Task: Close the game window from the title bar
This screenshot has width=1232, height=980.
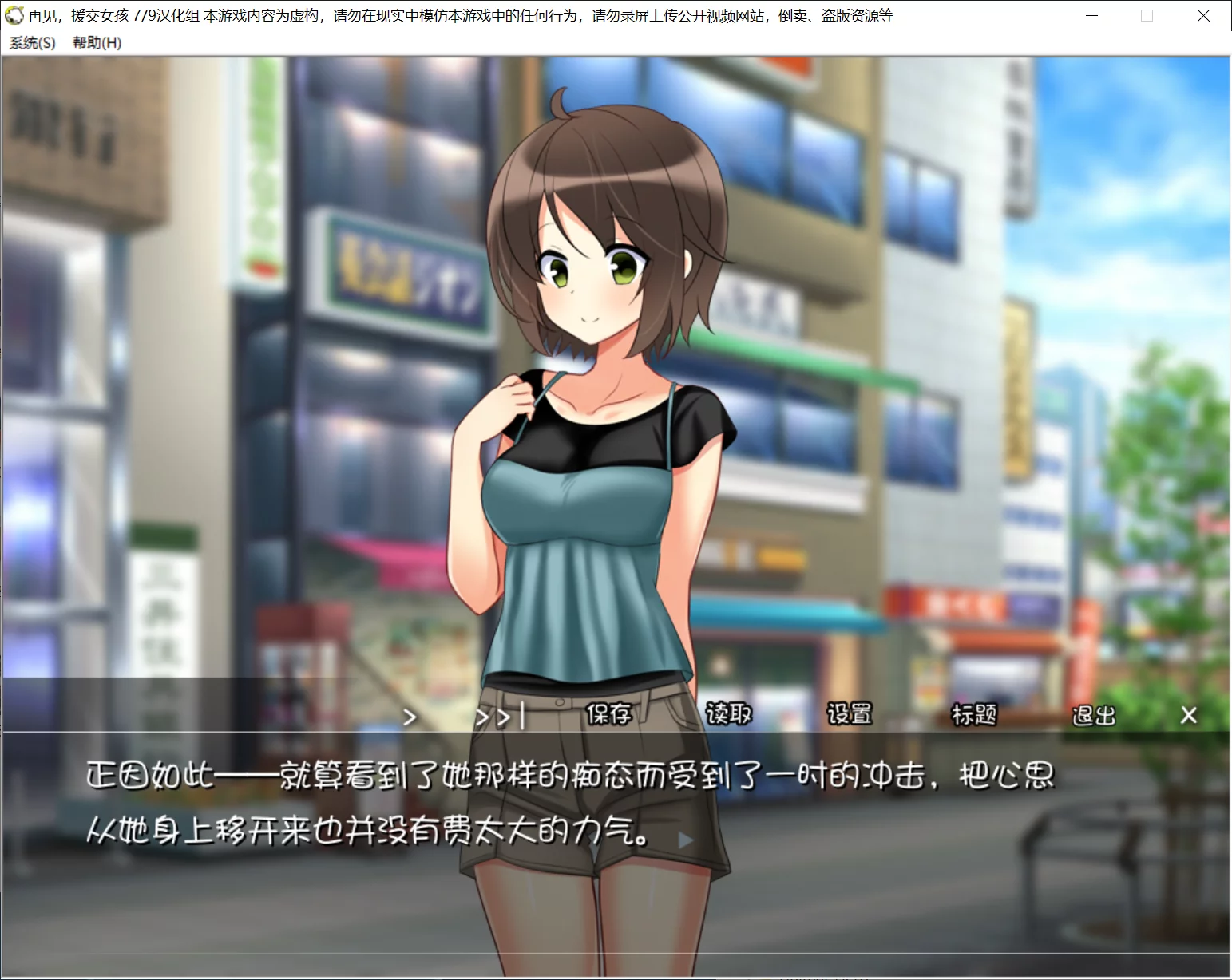Action: point(1203,15)
